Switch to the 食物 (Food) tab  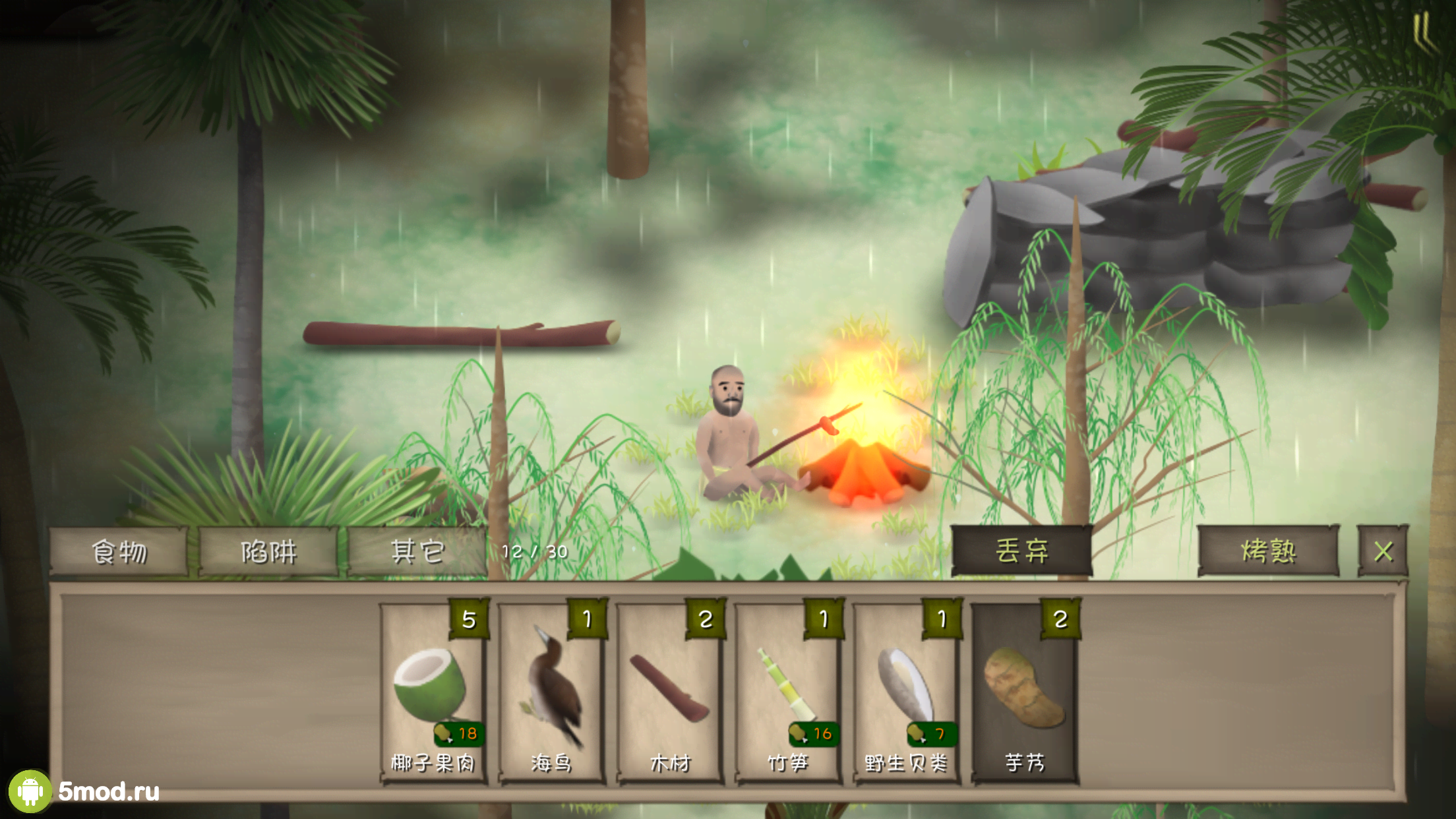[119, 551]
